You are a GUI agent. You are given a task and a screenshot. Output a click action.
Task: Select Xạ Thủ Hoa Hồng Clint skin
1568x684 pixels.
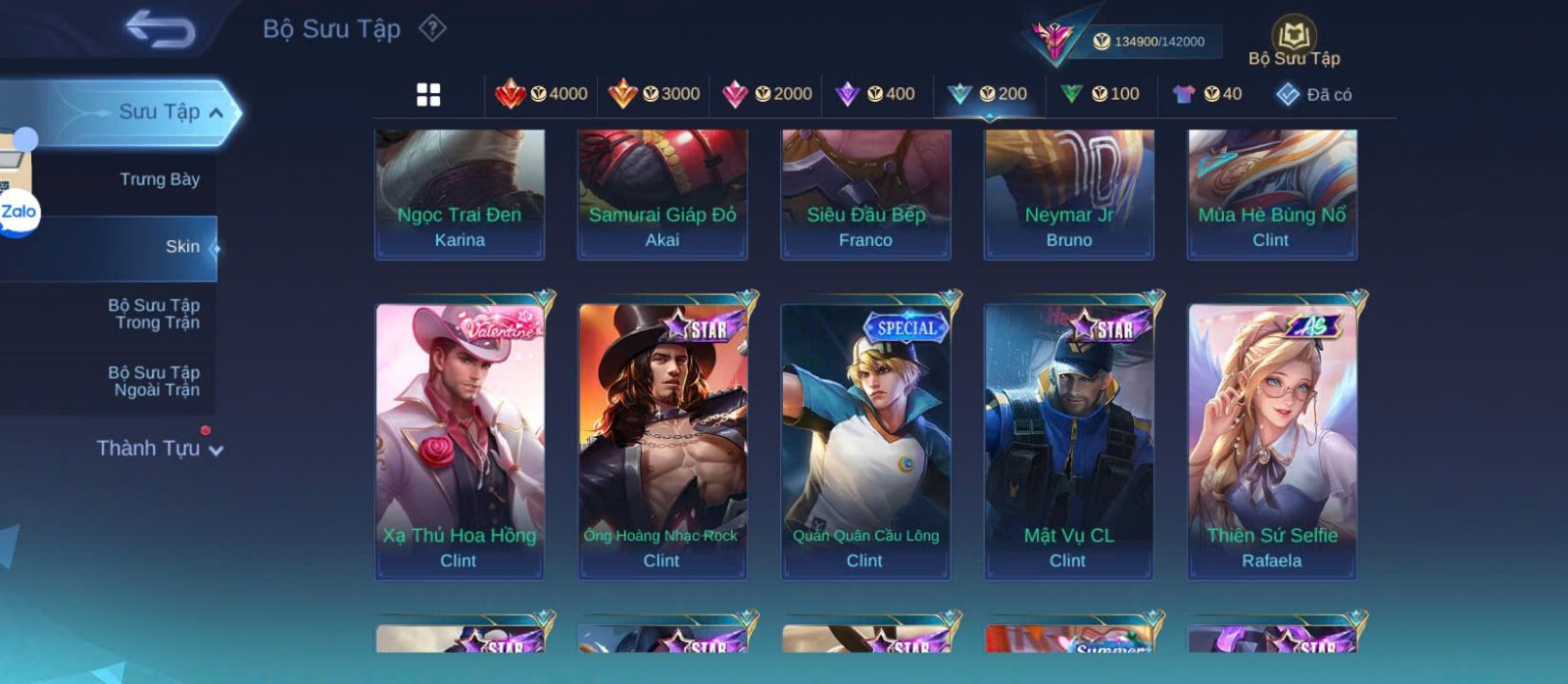[460, 441]
